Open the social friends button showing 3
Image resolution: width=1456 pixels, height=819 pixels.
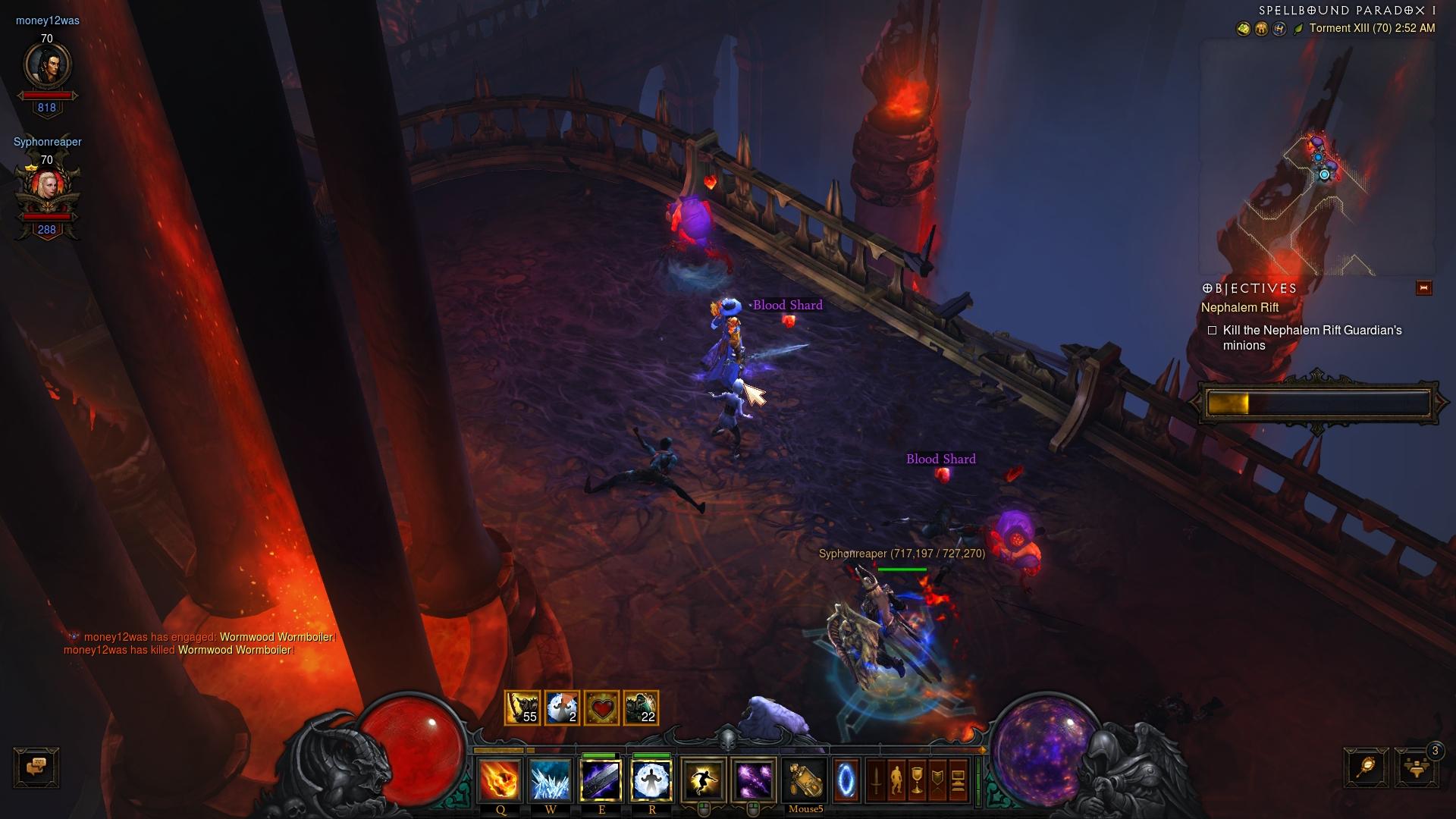(x=1416, y=767)
